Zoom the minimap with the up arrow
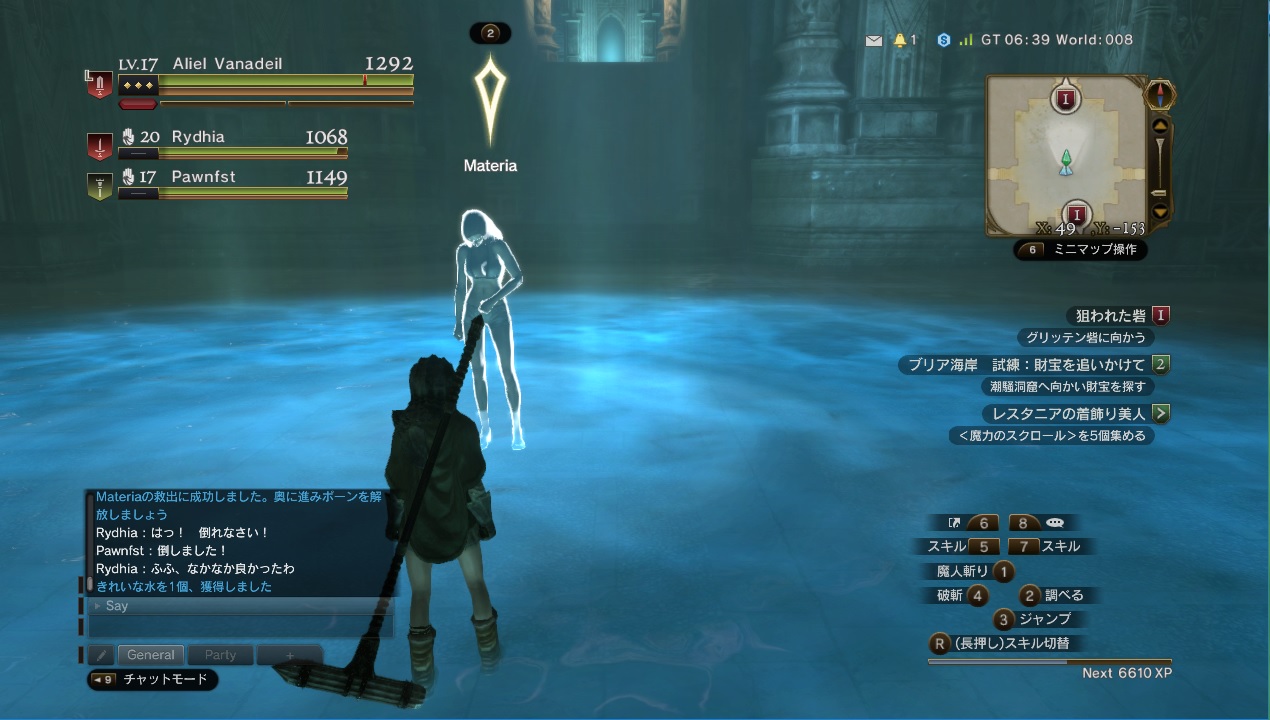 click(x=1160, y=127)
